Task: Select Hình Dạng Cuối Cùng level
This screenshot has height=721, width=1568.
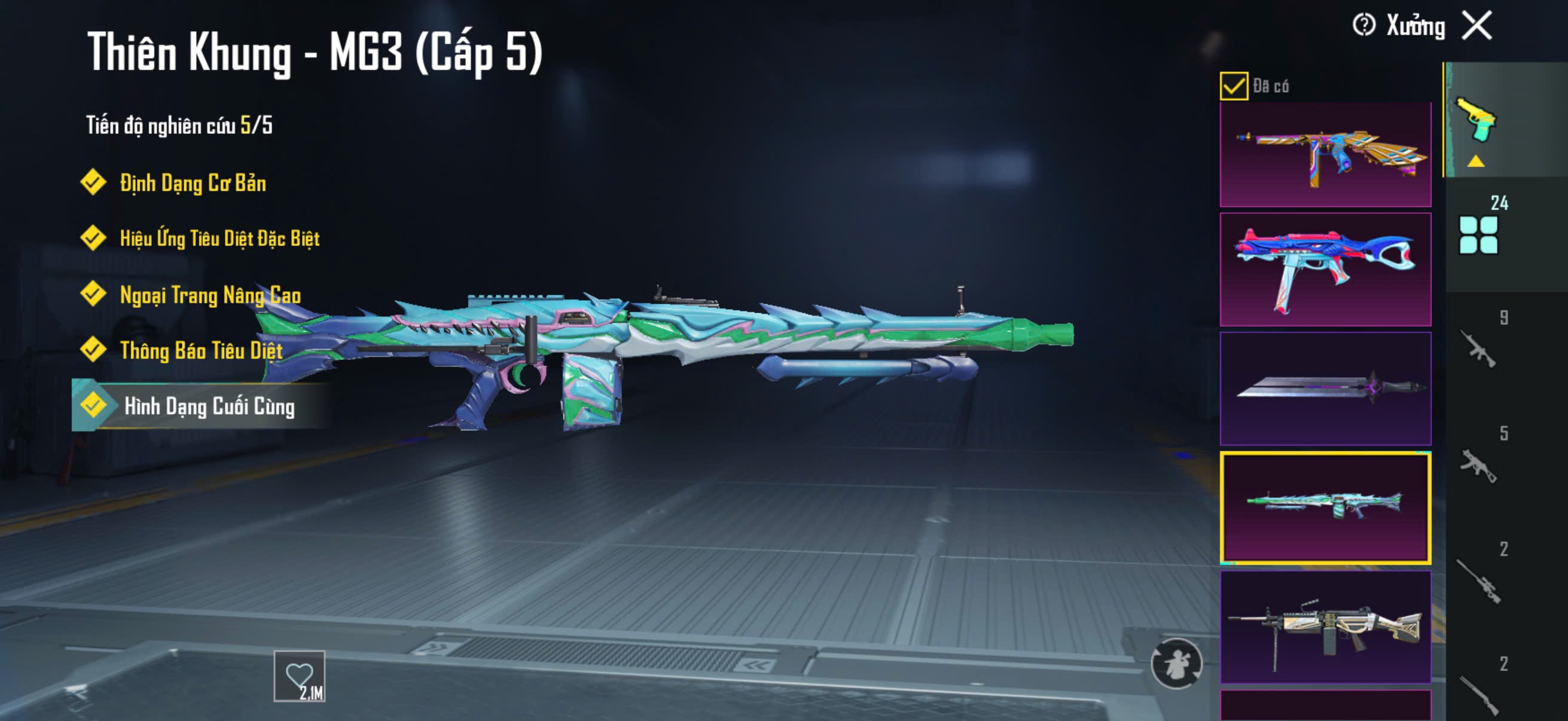Action: [x=209, y=406]
